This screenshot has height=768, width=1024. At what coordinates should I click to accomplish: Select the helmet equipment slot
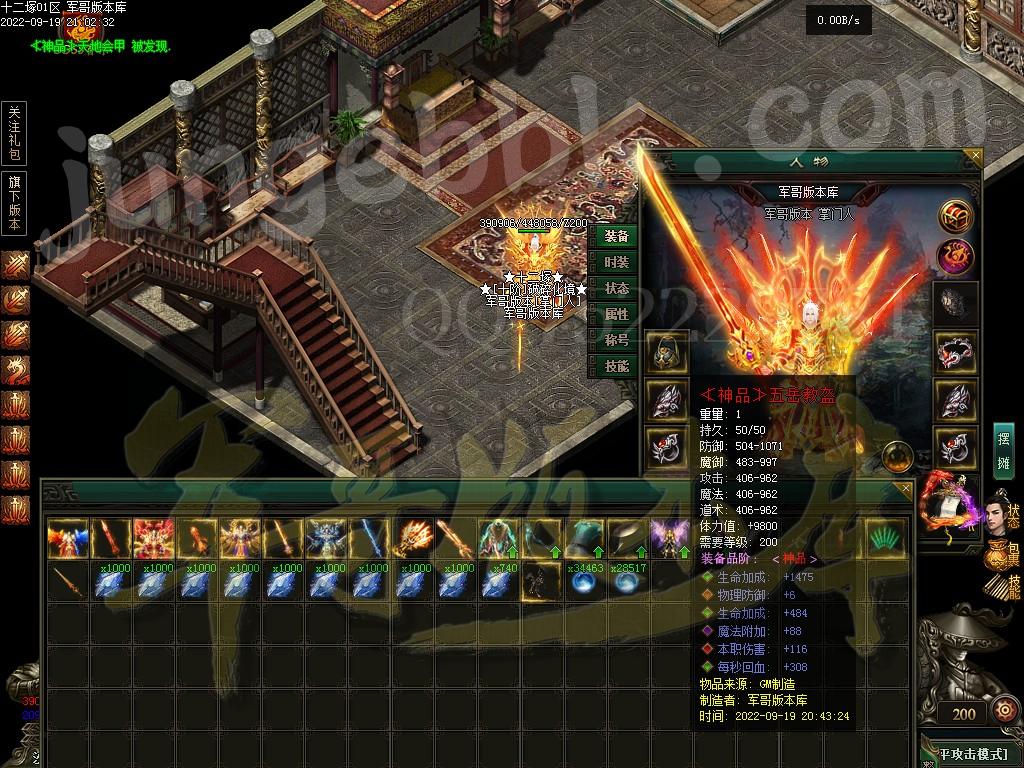coord(665,351)
